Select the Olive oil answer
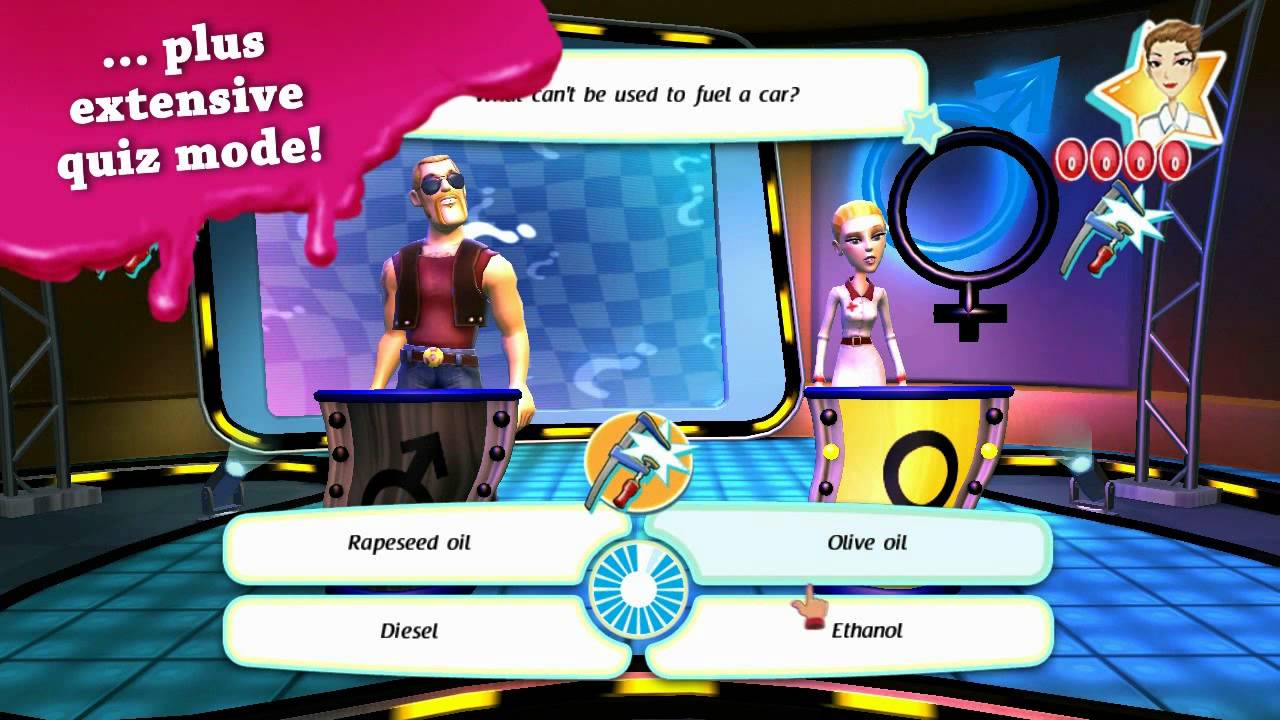This screenshot has width=1280, height=720. 866,543
